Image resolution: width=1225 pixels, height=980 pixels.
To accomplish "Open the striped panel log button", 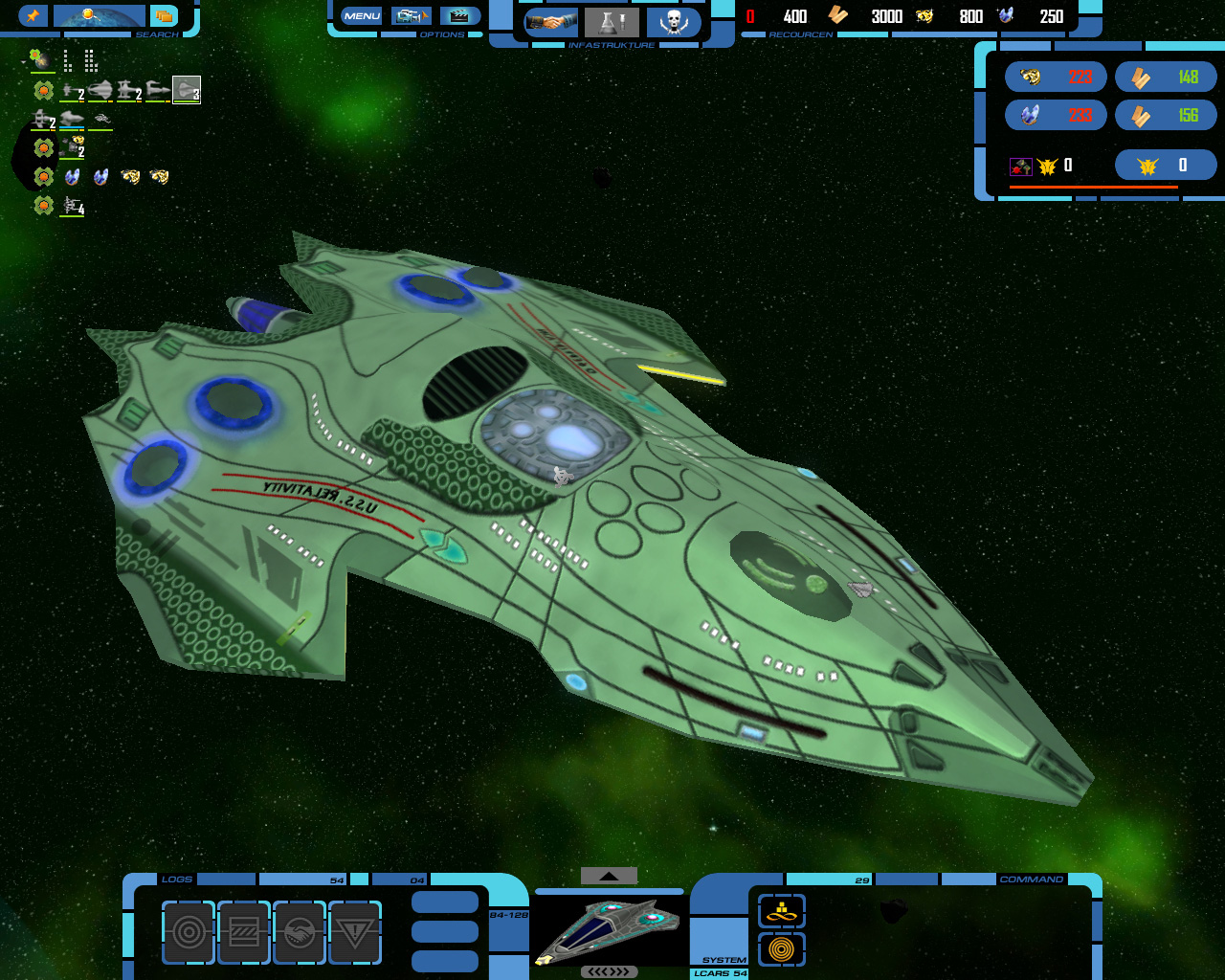I will click(x=244, y=932).
